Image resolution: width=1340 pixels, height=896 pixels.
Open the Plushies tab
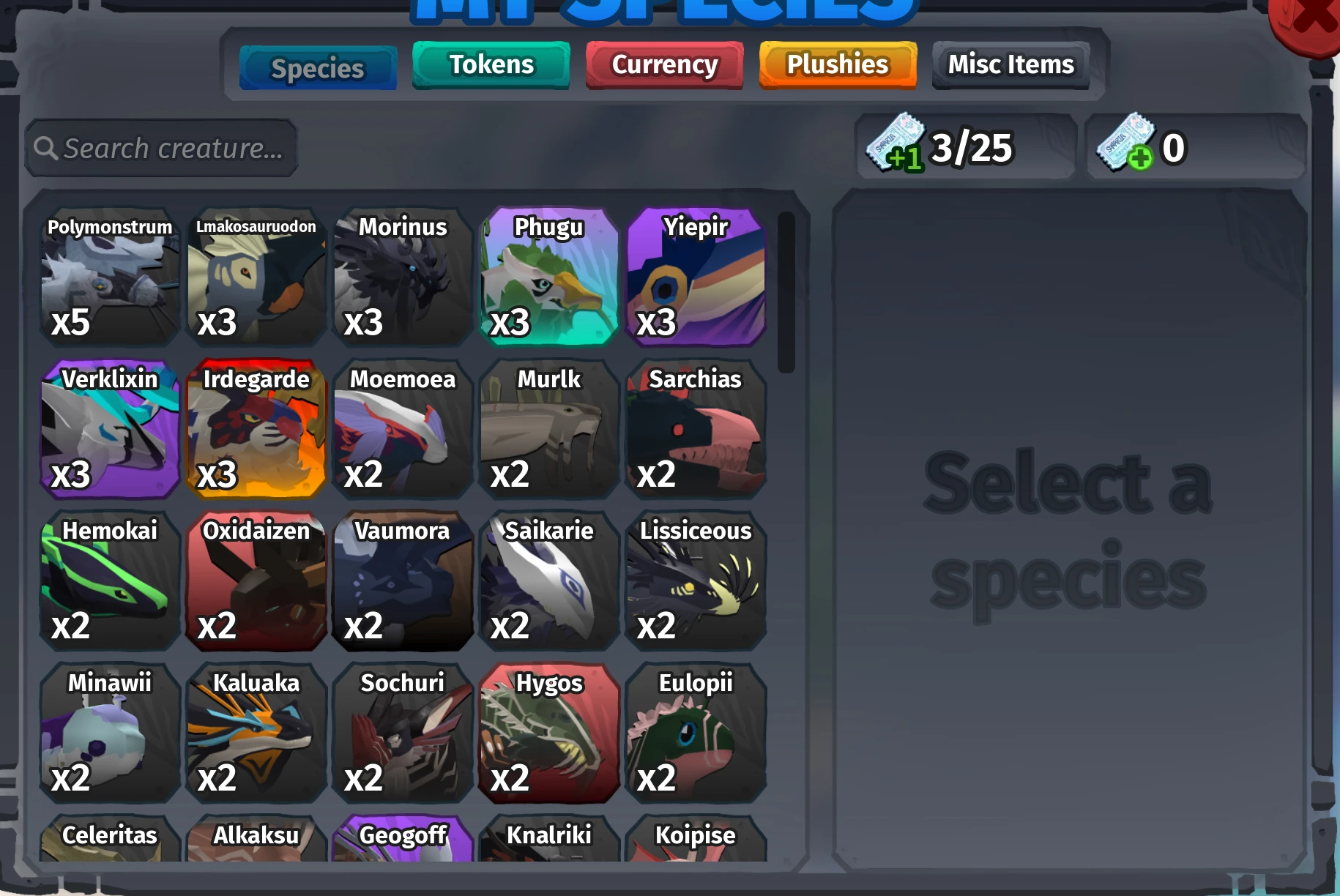point(837,64)
